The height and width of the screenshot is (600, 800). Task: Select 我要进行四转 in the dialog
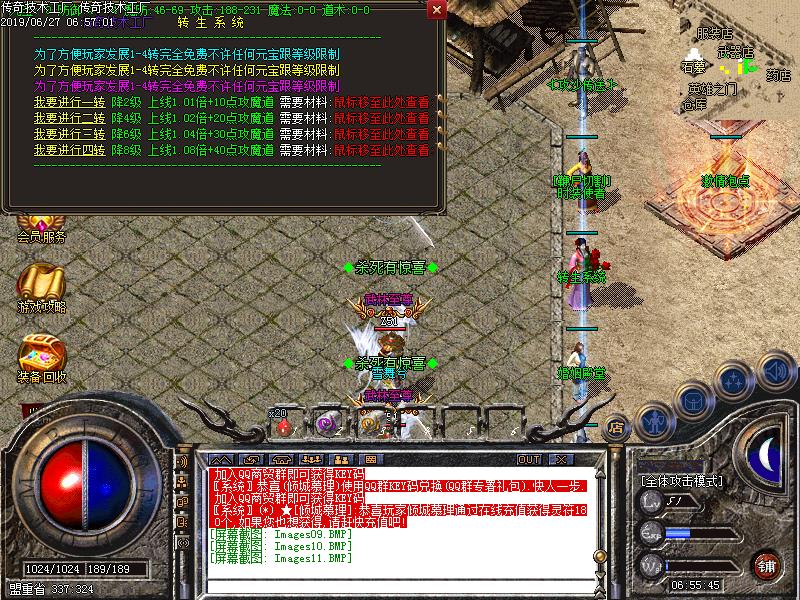pyautogui.click(x=69, y=149)
